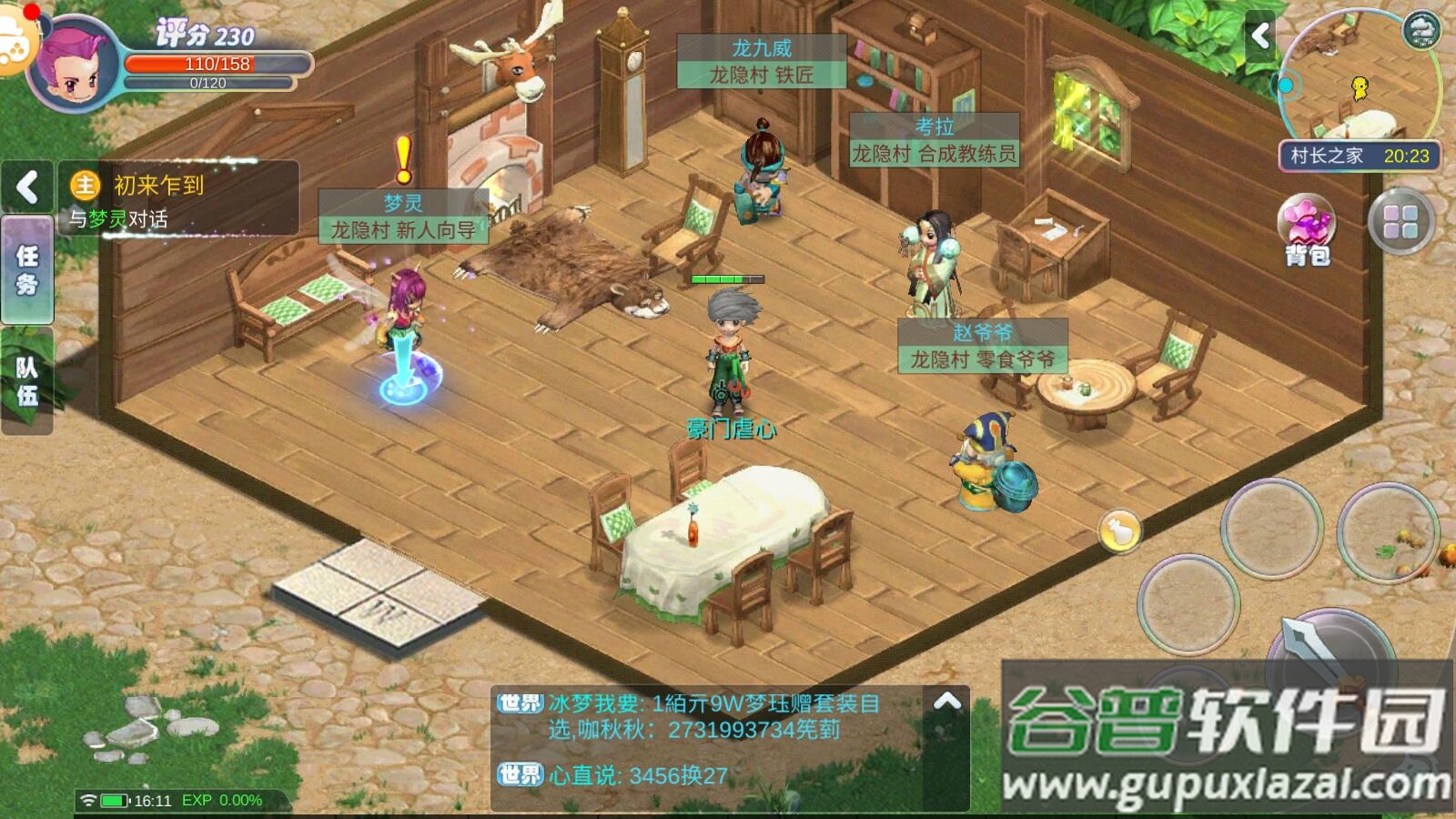Hide the minimap with its arrow button
The width and height of the screenshot is (1456, 819).
pyautogui.click(x=1260, y=36)
